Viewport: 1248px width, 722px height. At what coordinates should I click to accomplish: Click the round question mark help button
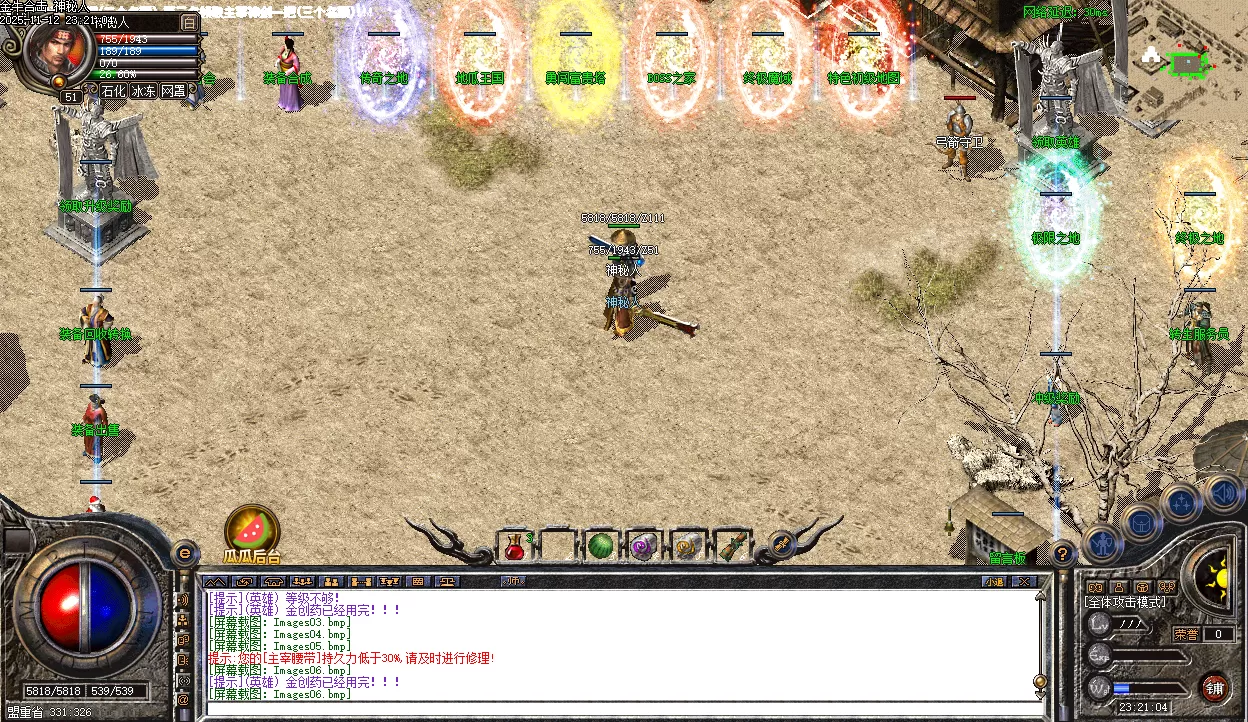pos(1063,552)
